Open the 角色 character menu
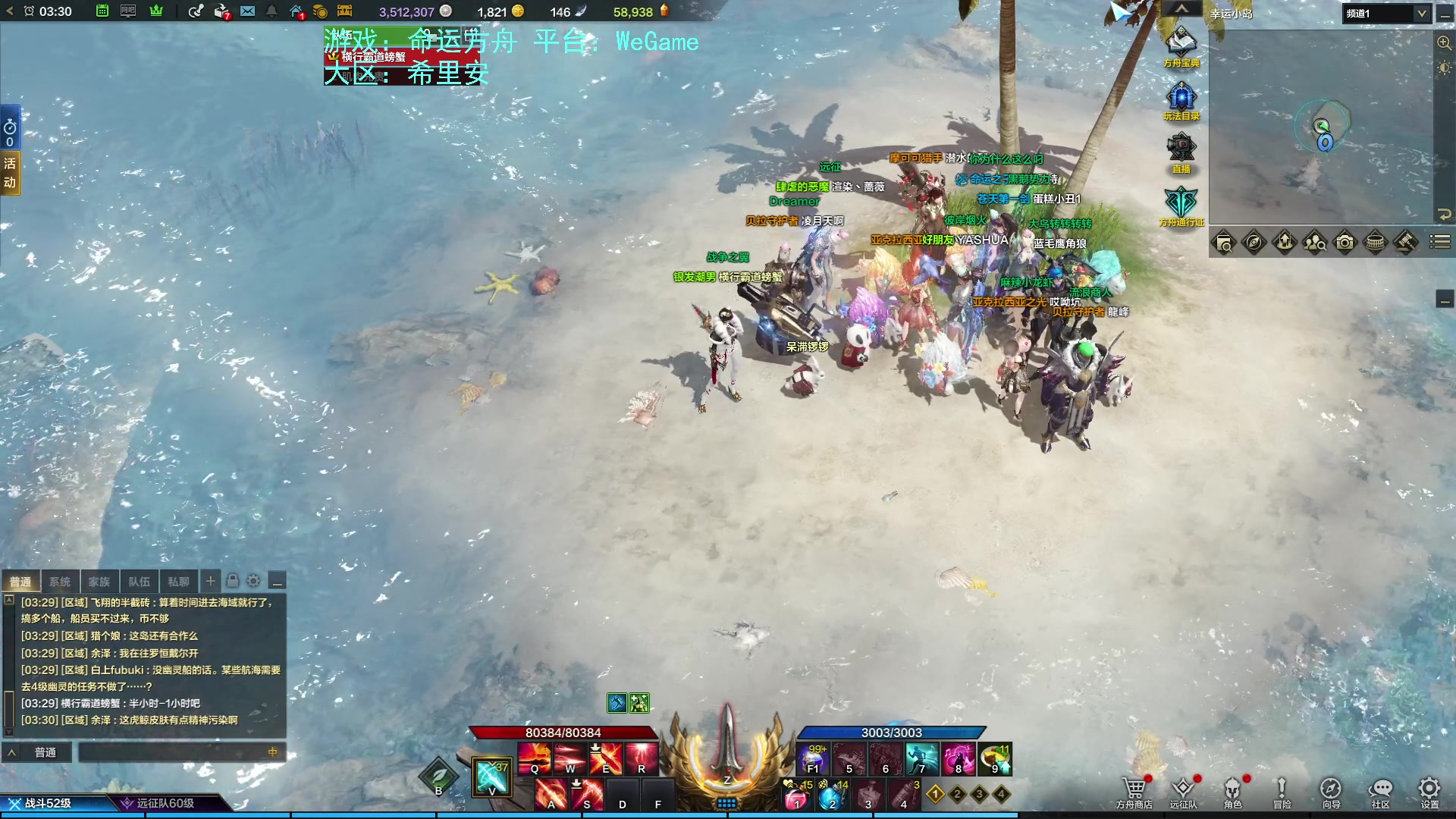 [x=1232, y=790]
